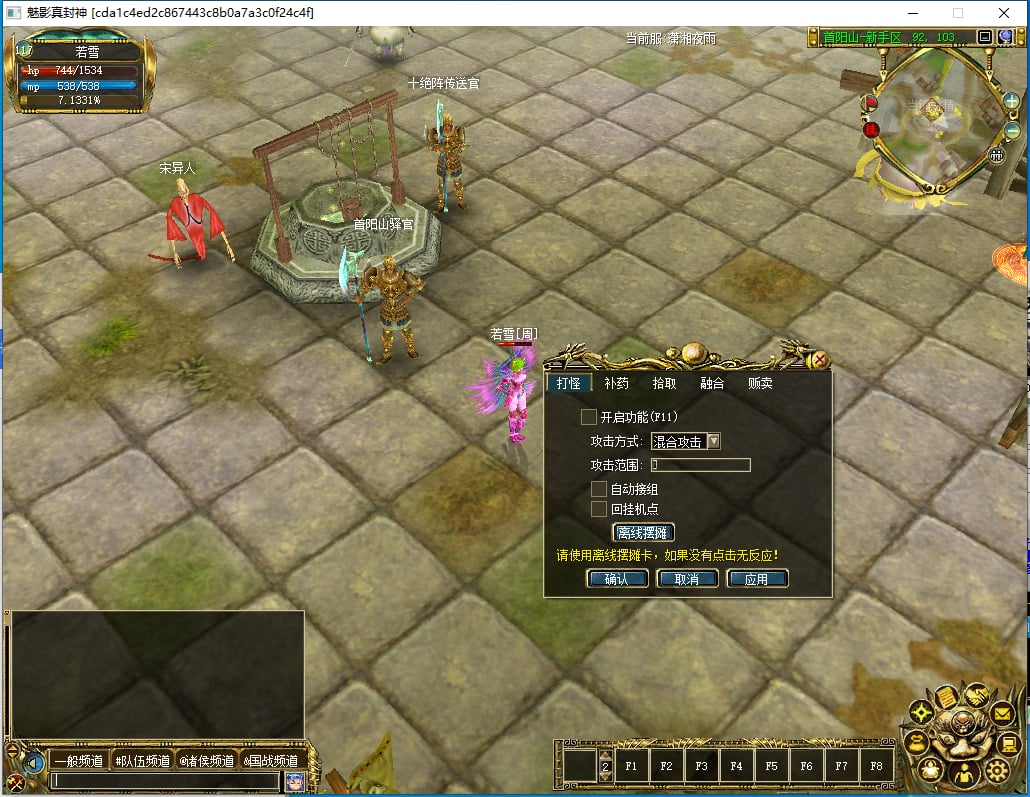This screenshot has width=1030, height=797.
Task: Cancel with the 取消 button
Action: click(x=687, y=579)
